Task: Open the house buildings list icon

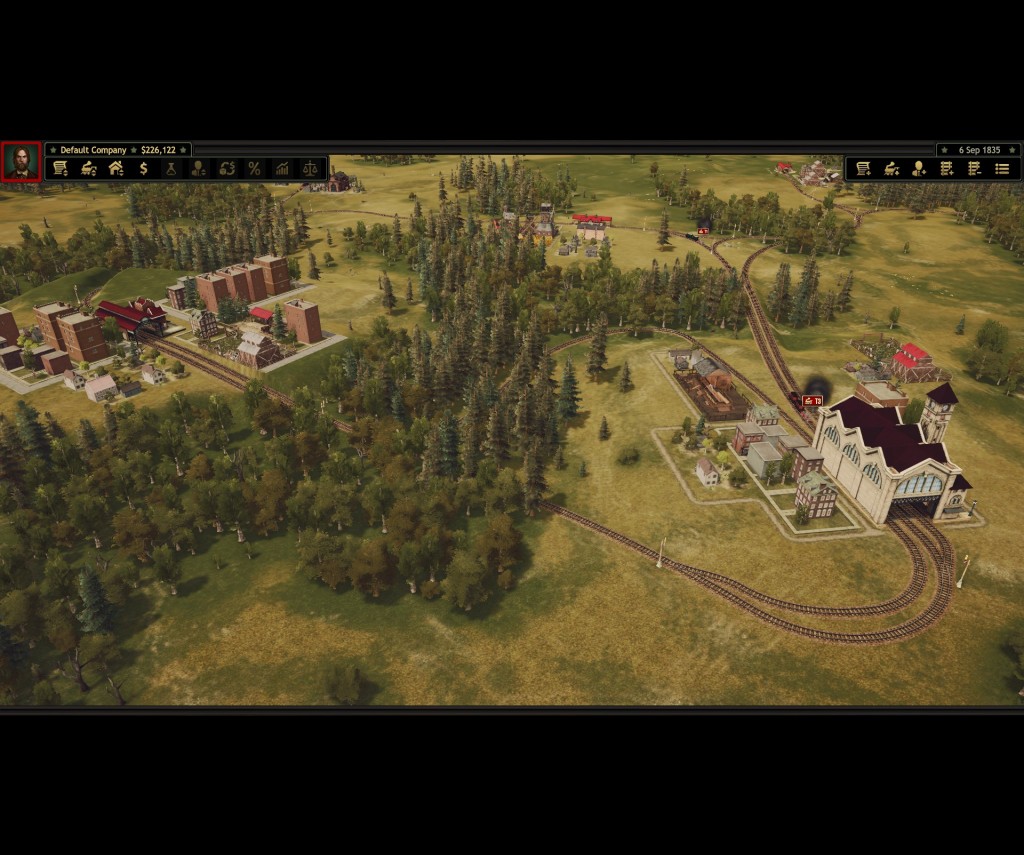Action: pos(116,169)
